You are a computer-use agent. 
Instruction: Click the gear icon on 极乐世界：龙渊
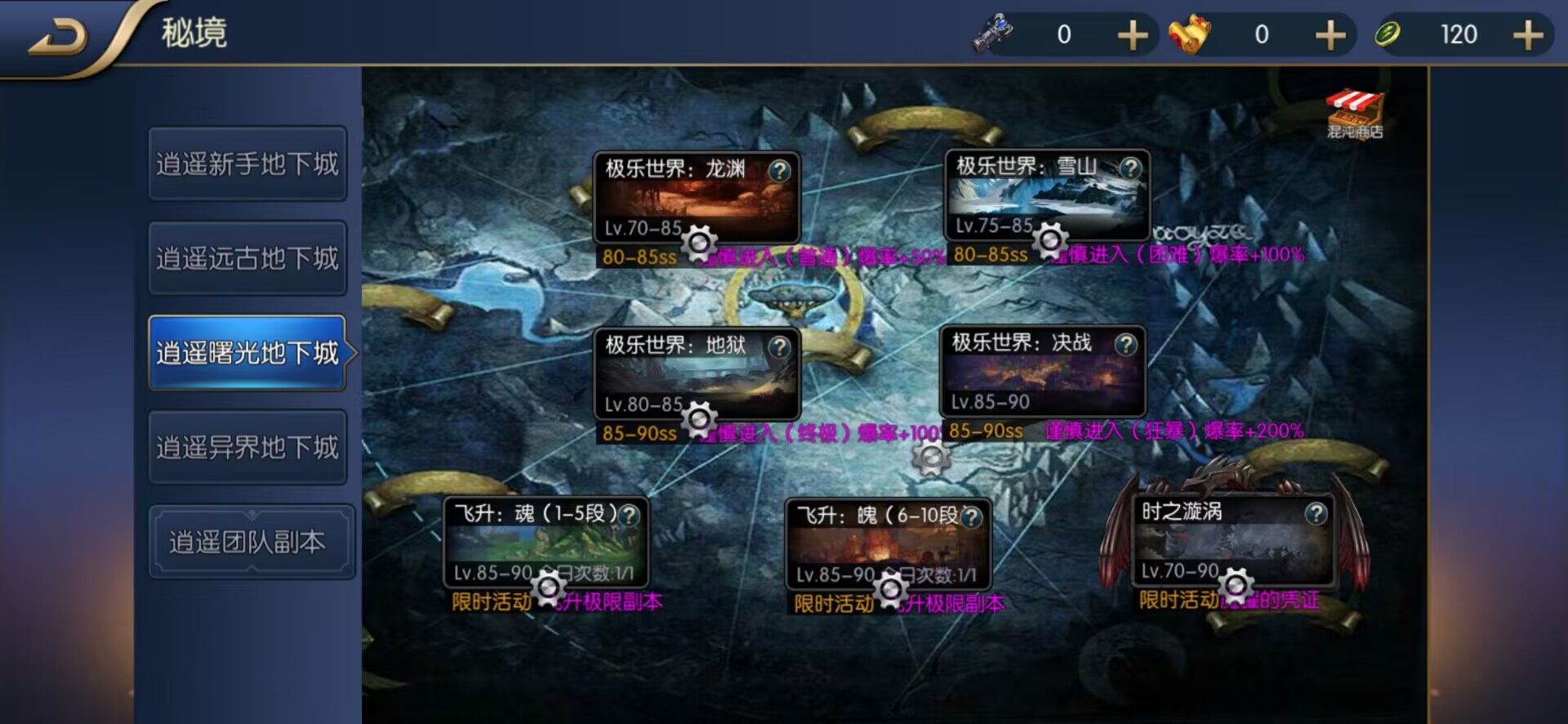click(x=698, y=243)
